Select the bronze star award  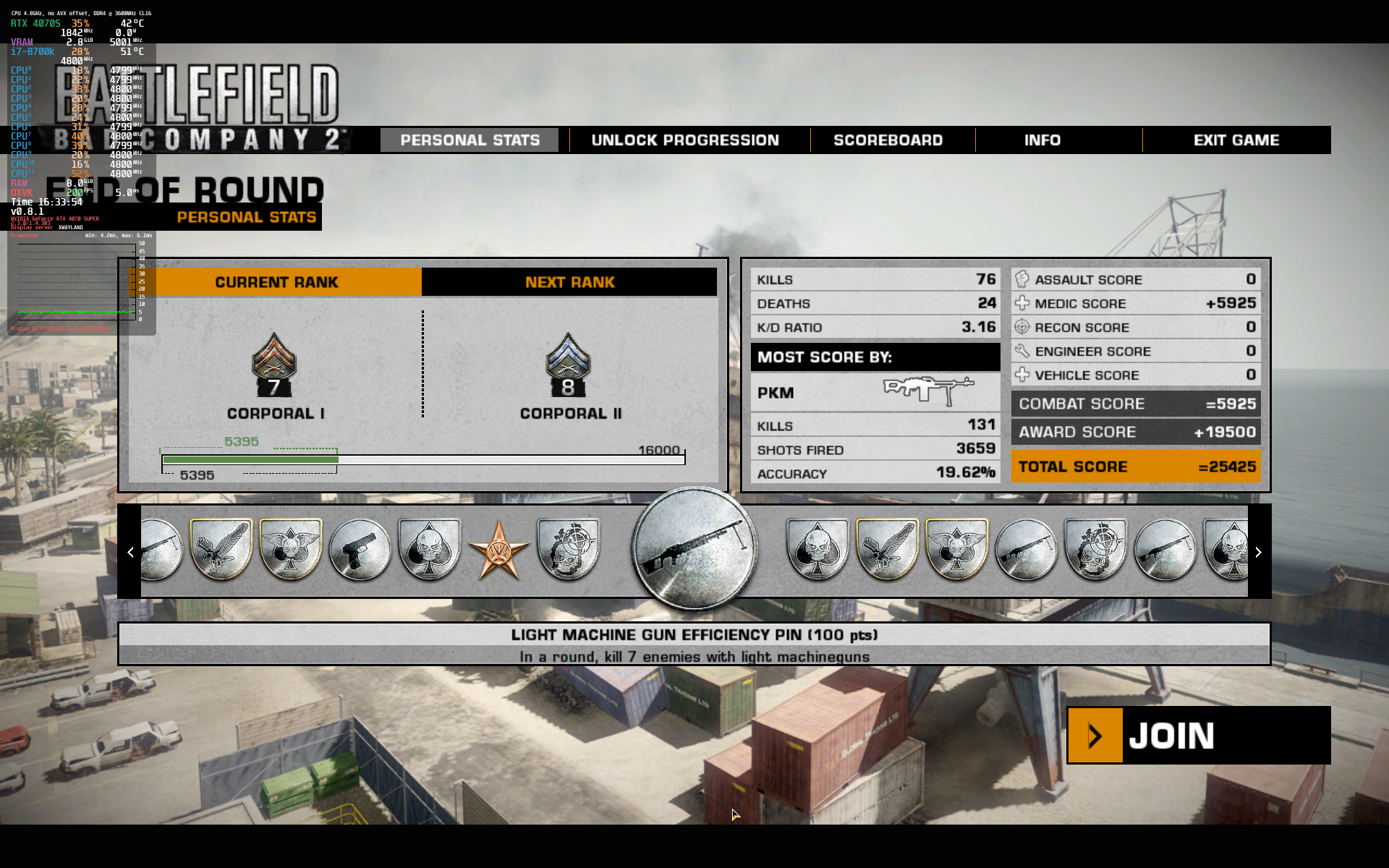point(498,551)
